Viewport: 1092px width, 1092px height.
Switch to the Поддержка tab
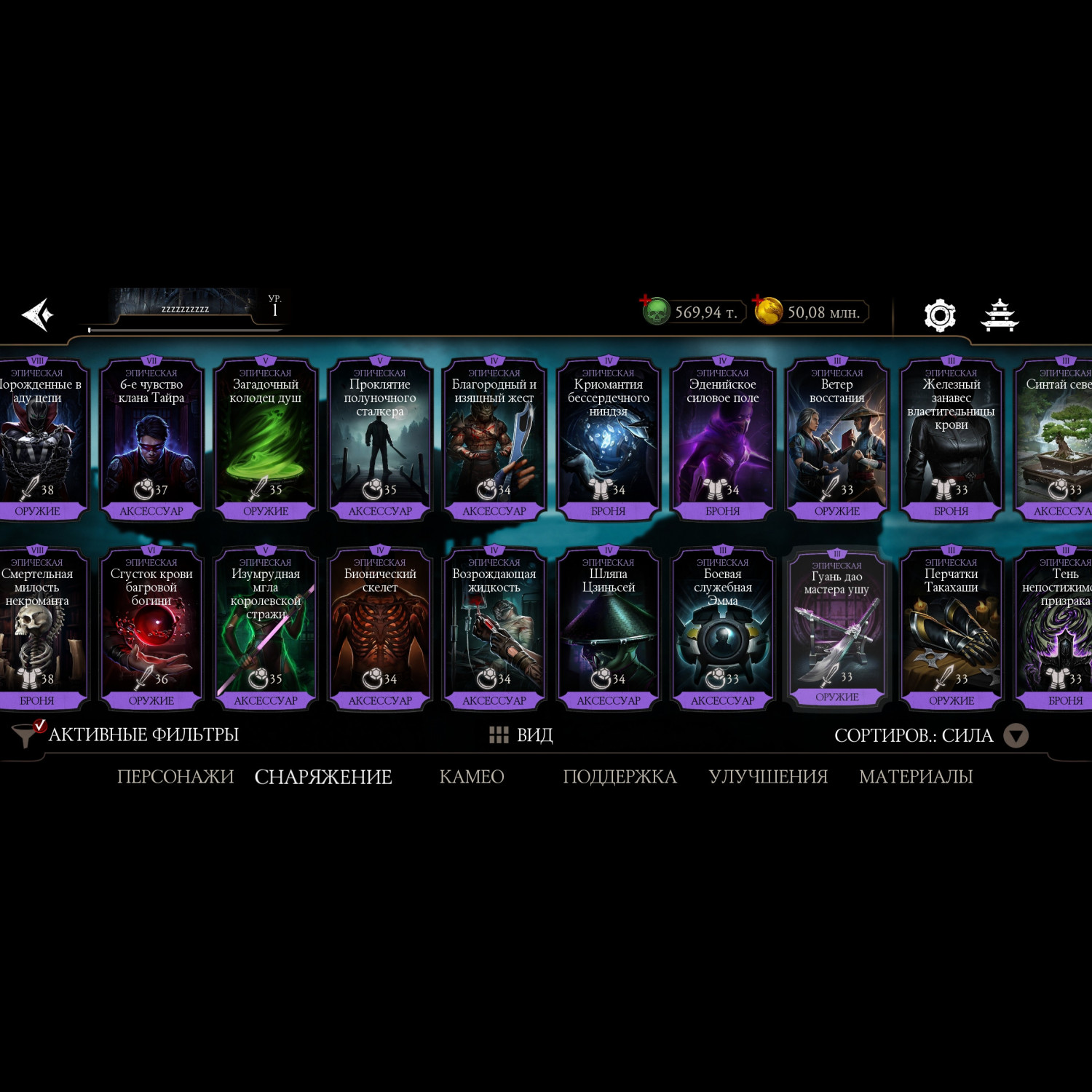point(620,777)
